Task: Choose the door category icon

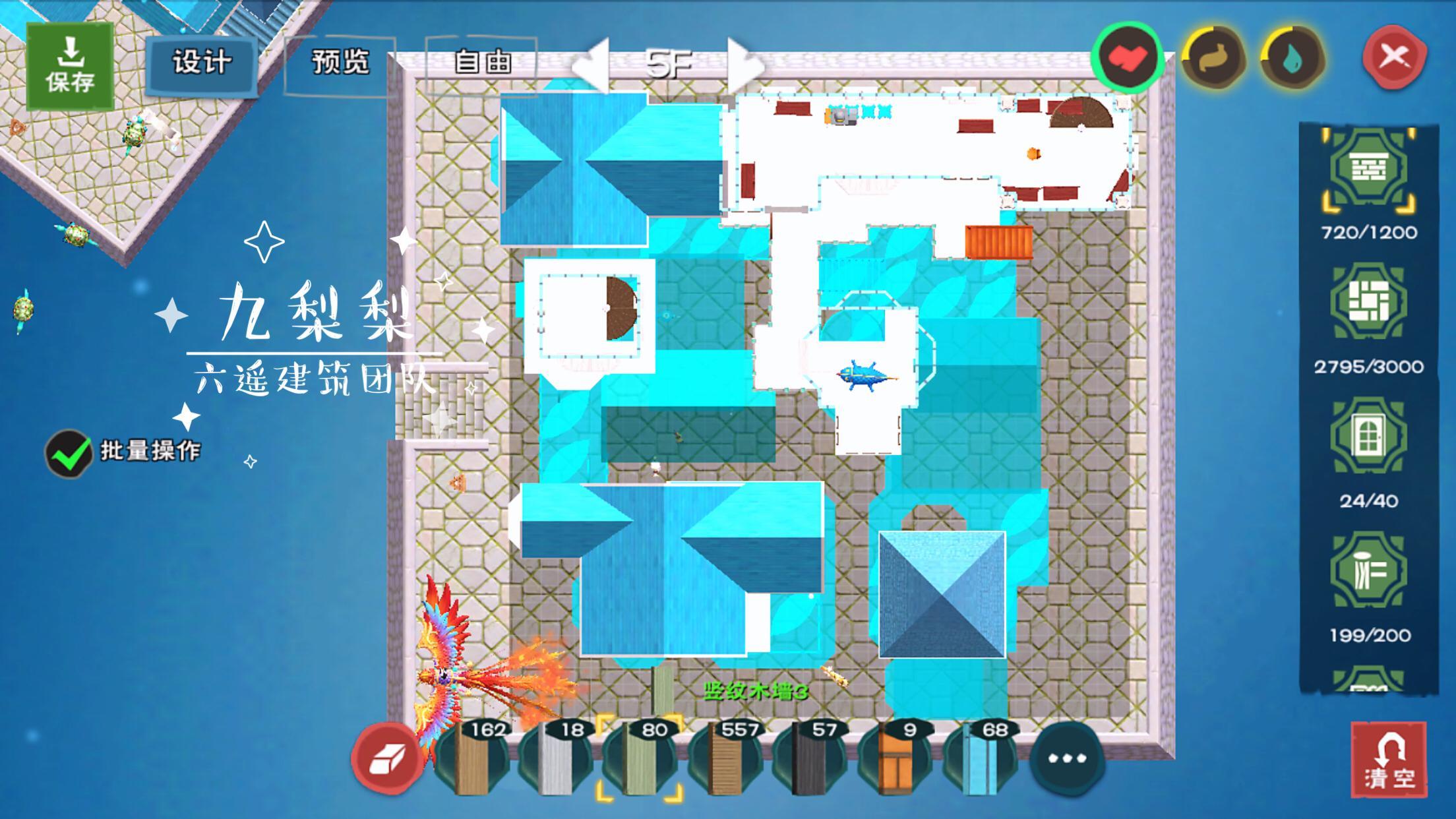Action: click(1368, 436)
